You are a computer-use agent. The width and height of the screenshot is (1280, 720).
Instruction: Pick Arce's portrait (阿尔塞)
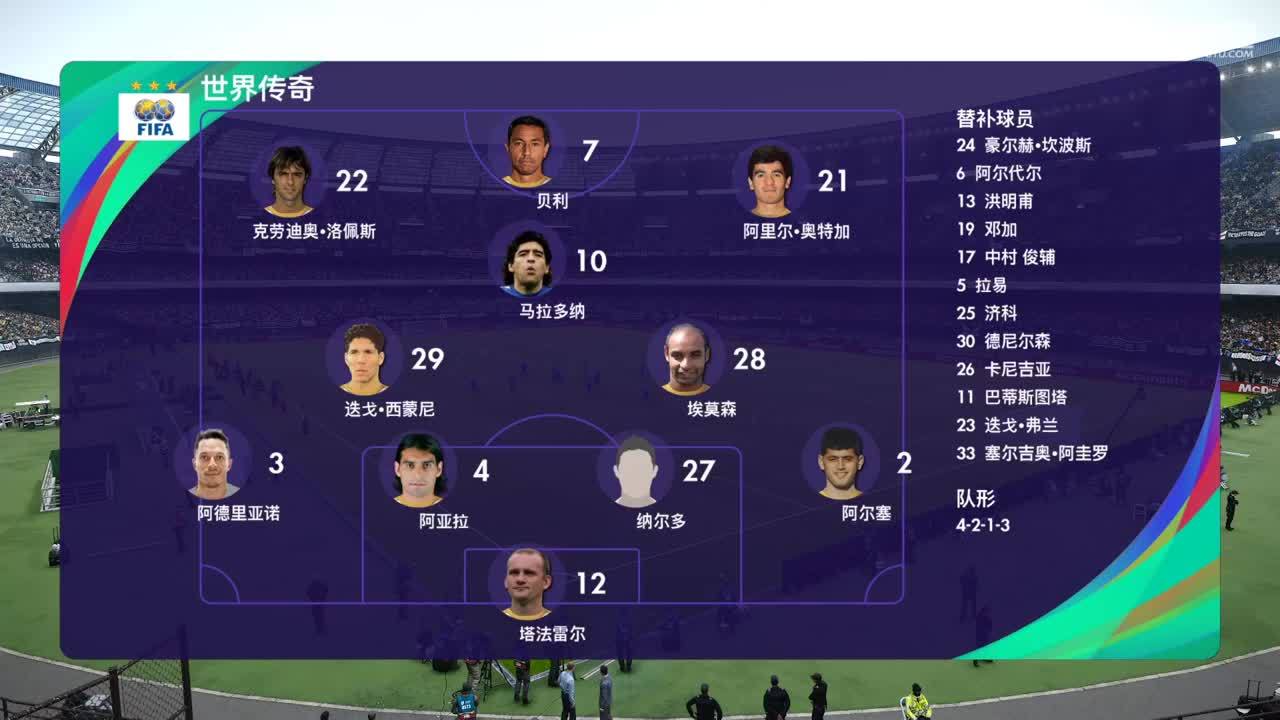pyautogui.click(x=840, y=464)
